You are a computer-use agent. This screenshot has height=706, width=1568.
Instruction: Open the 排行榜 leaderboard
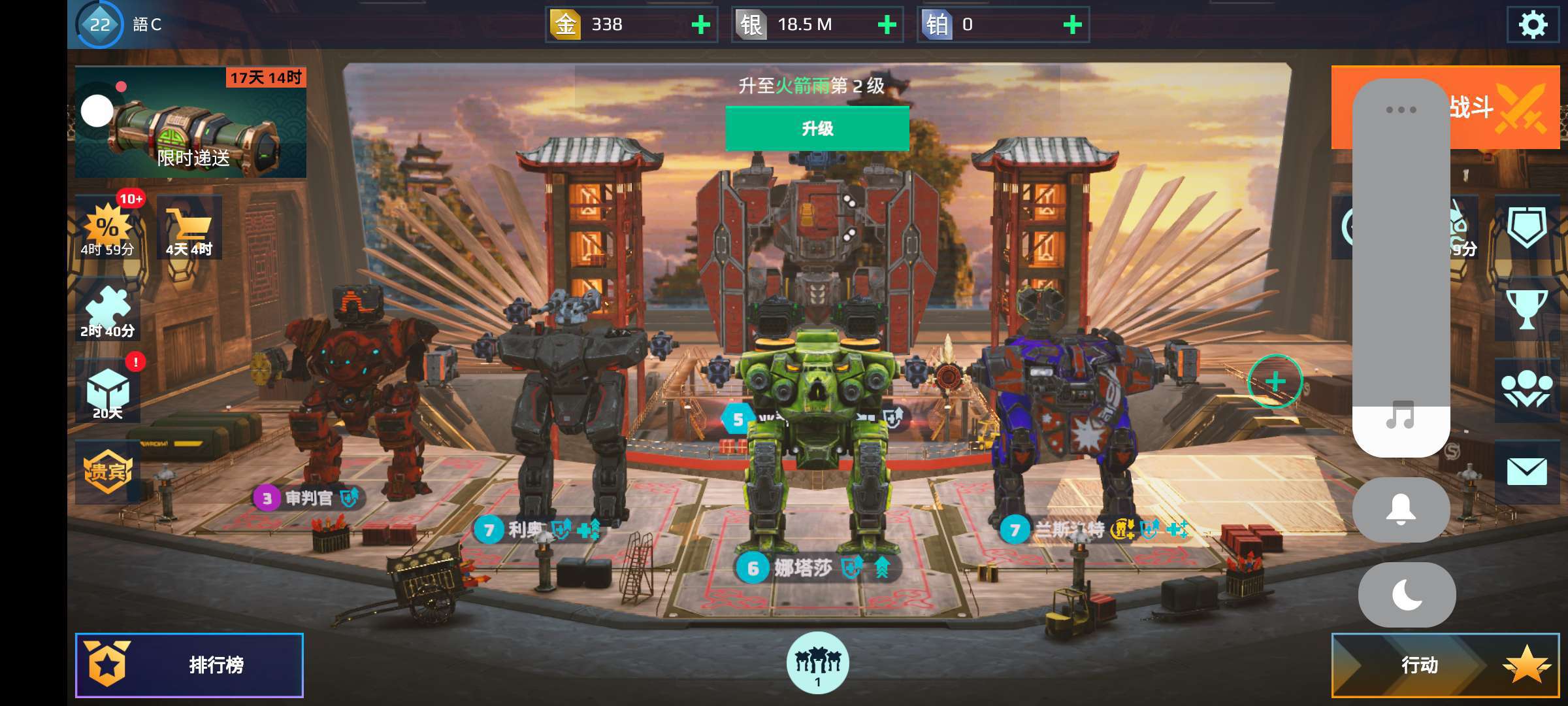click(189, 665)
